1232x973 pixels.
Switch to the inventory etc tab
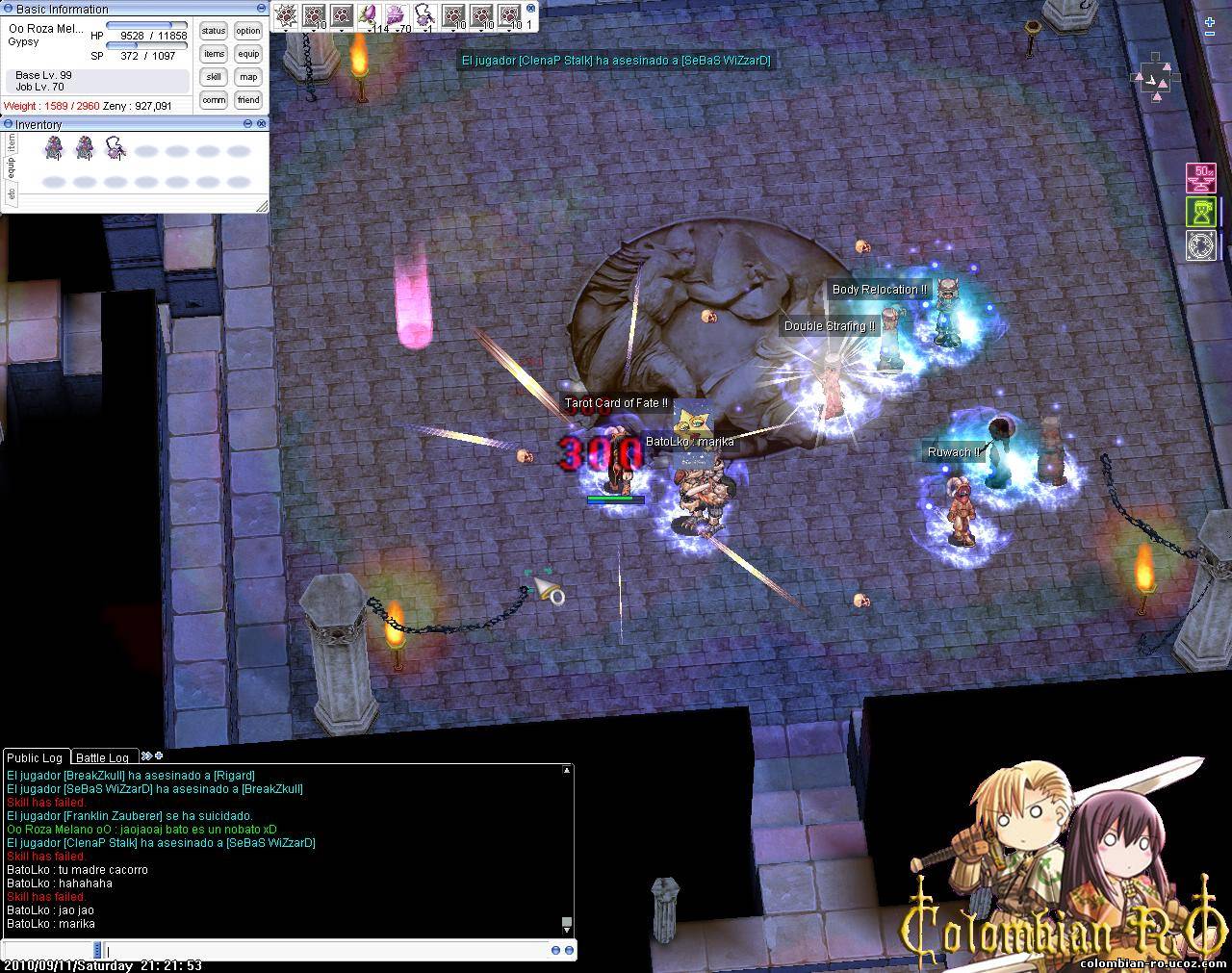click(x=11, y=193)
